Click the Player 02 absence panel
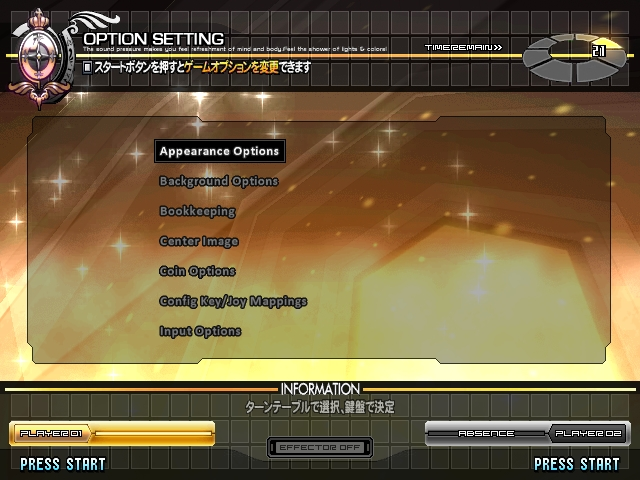Viewport: 640px width, 480px height. (x=528, y=434)
